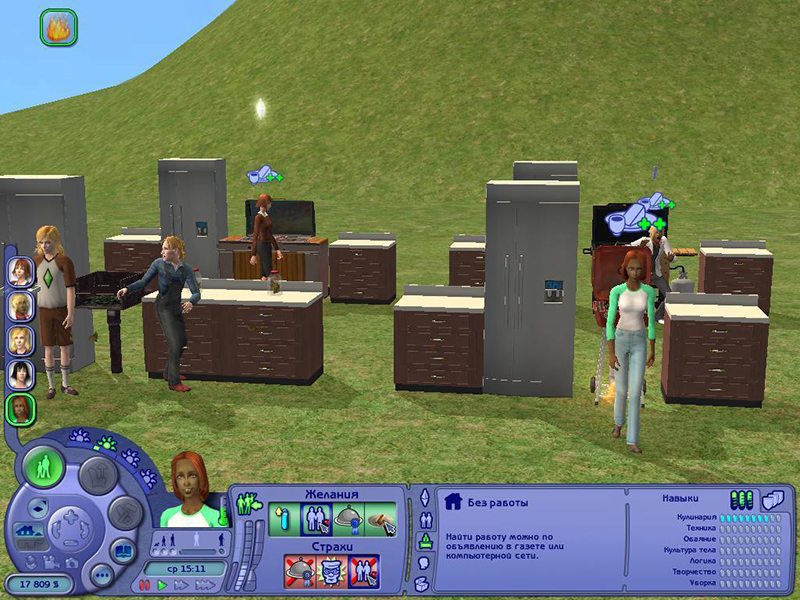
Task: Open the Story mode book button
Action: coord(124,549)
